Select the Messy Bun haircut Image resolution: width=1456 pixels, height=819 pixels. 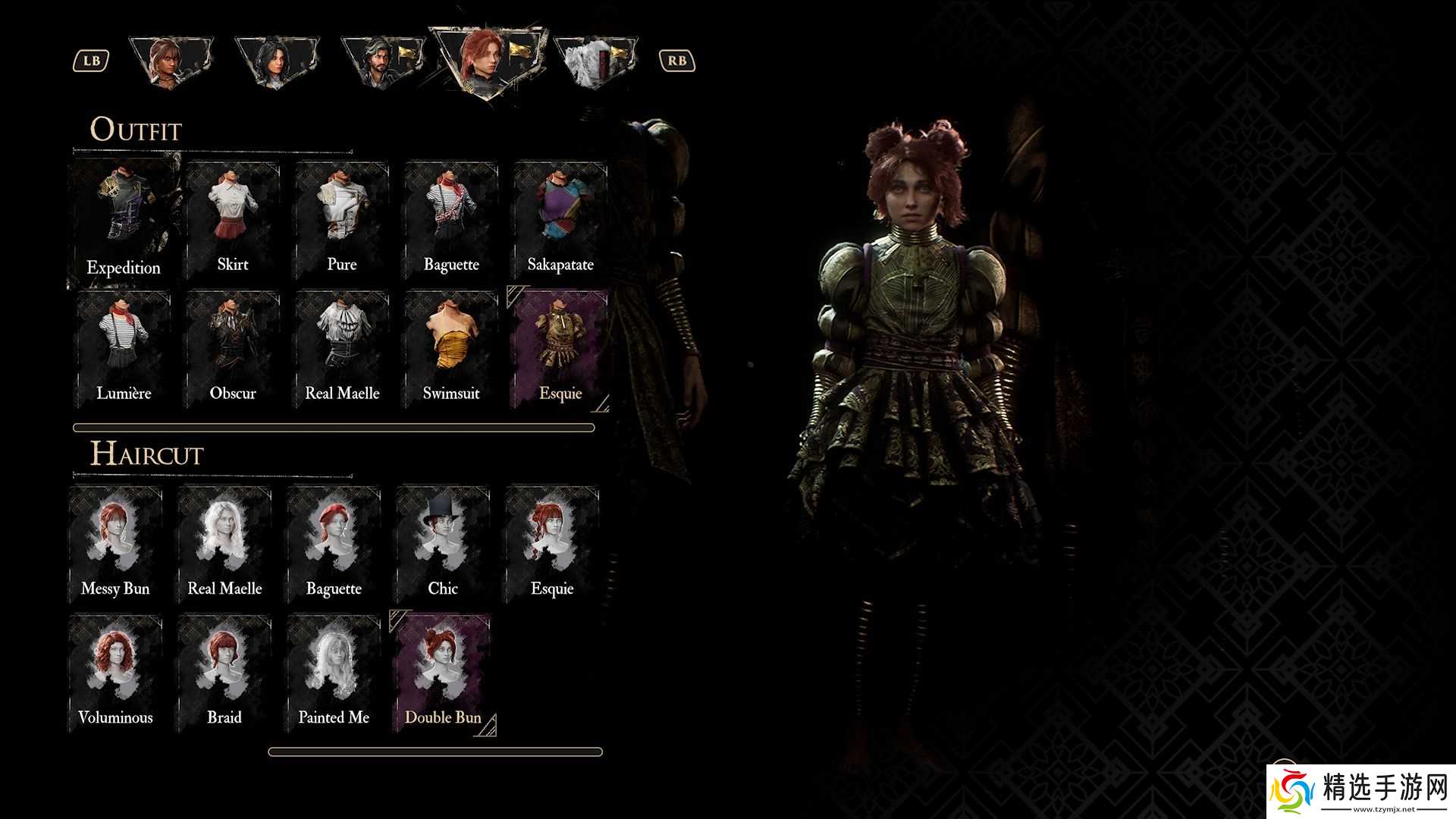(x=115, y=544)
